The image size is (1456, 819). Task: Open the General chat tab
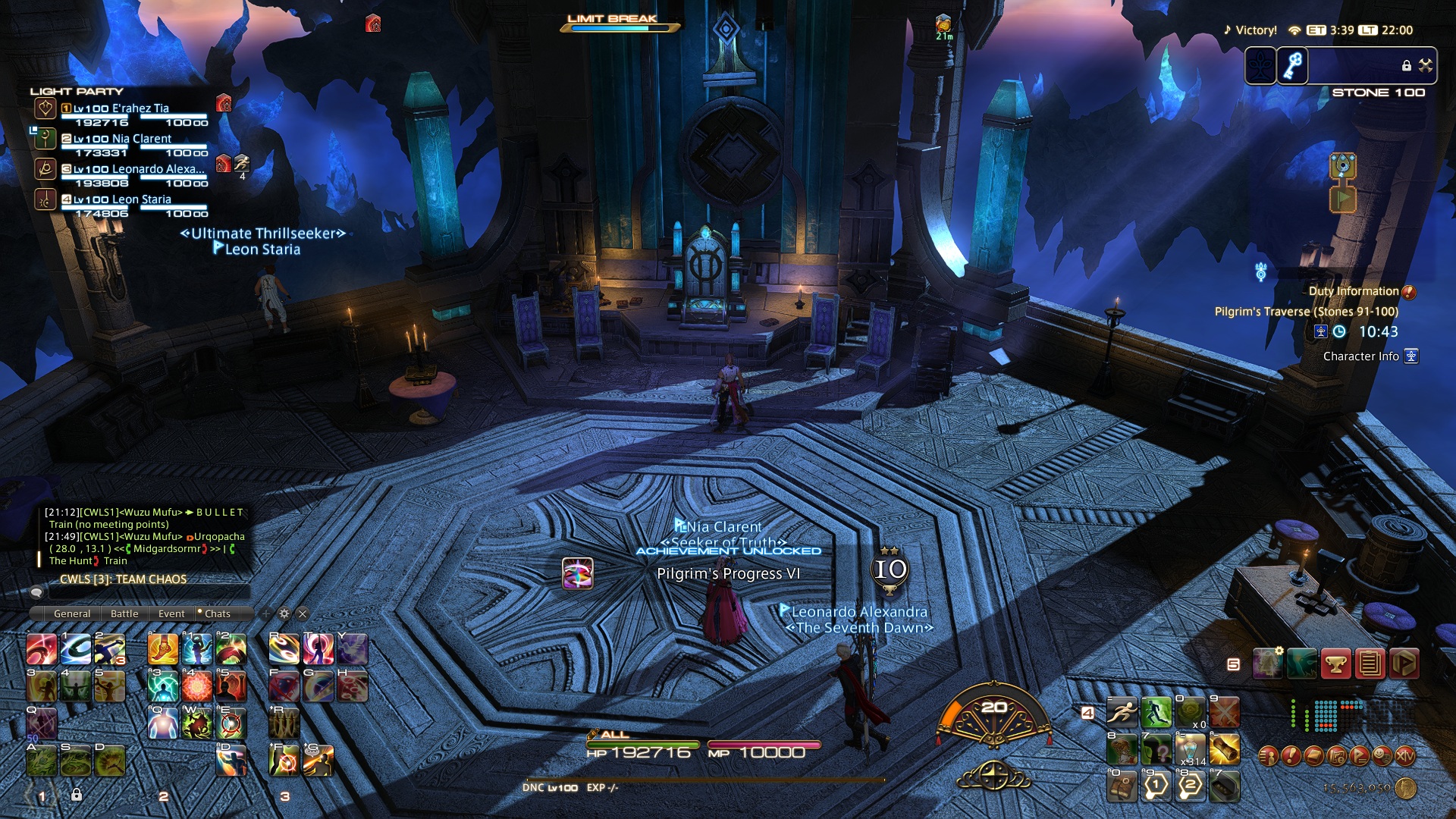pyautogui.click(x=72, y=613)
